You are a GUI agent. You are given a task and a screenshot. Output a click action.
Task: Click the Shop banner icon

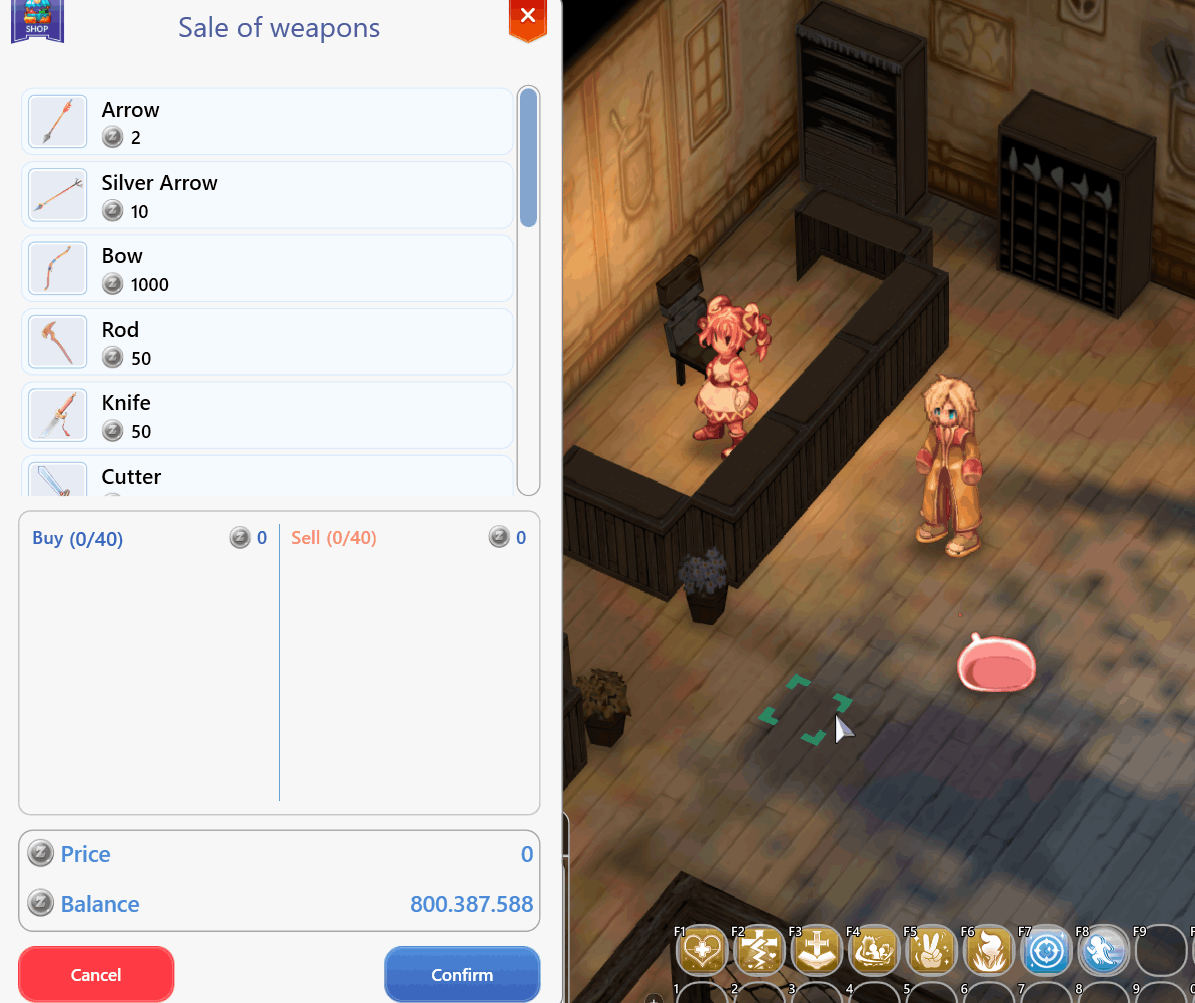37,20
